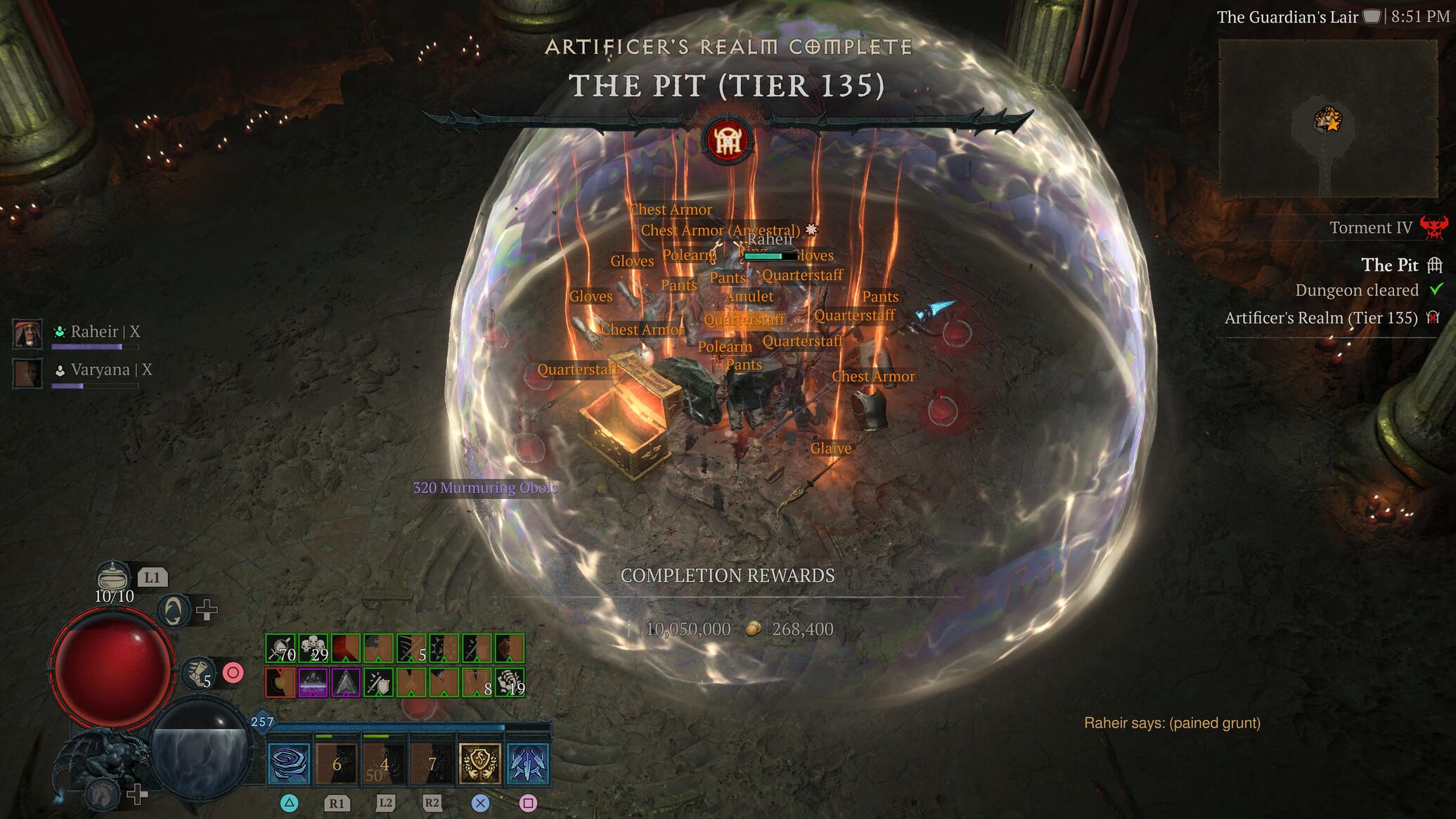The height and width of the screenshot is (819, 1456).
Task: Inspect the purple-bordered triangle buff icon
Action: coord(346,683)
